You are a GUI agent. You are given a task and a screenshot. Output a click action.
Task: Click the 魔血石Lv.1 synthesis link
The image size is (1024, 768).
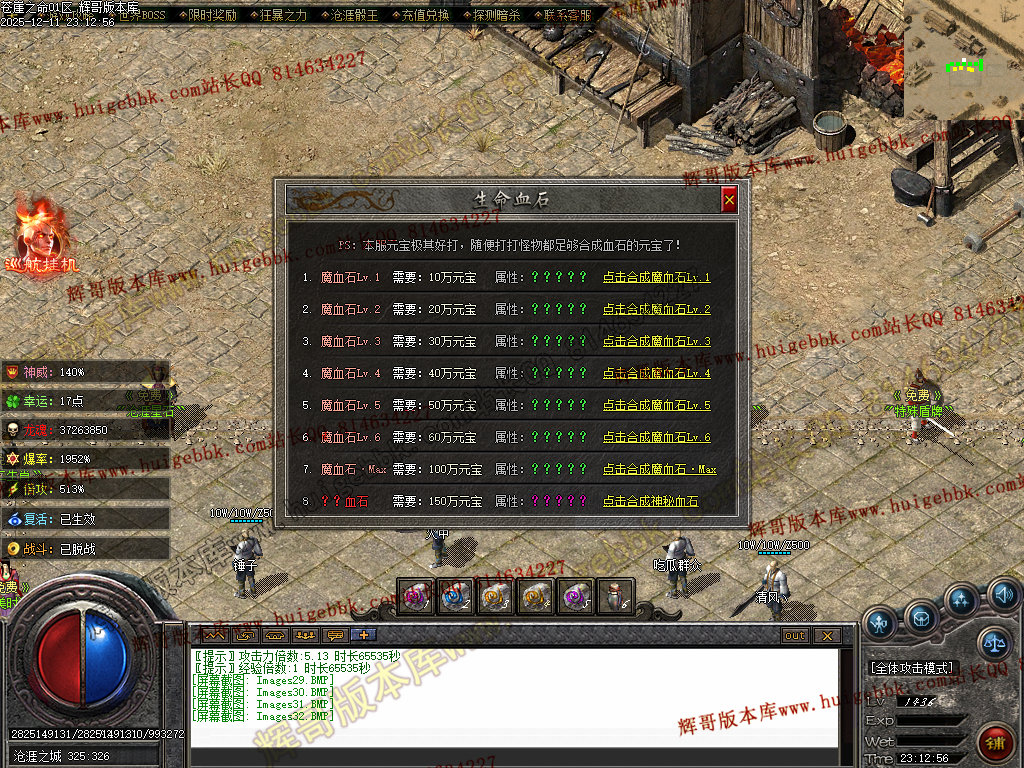tap(656, 277)
